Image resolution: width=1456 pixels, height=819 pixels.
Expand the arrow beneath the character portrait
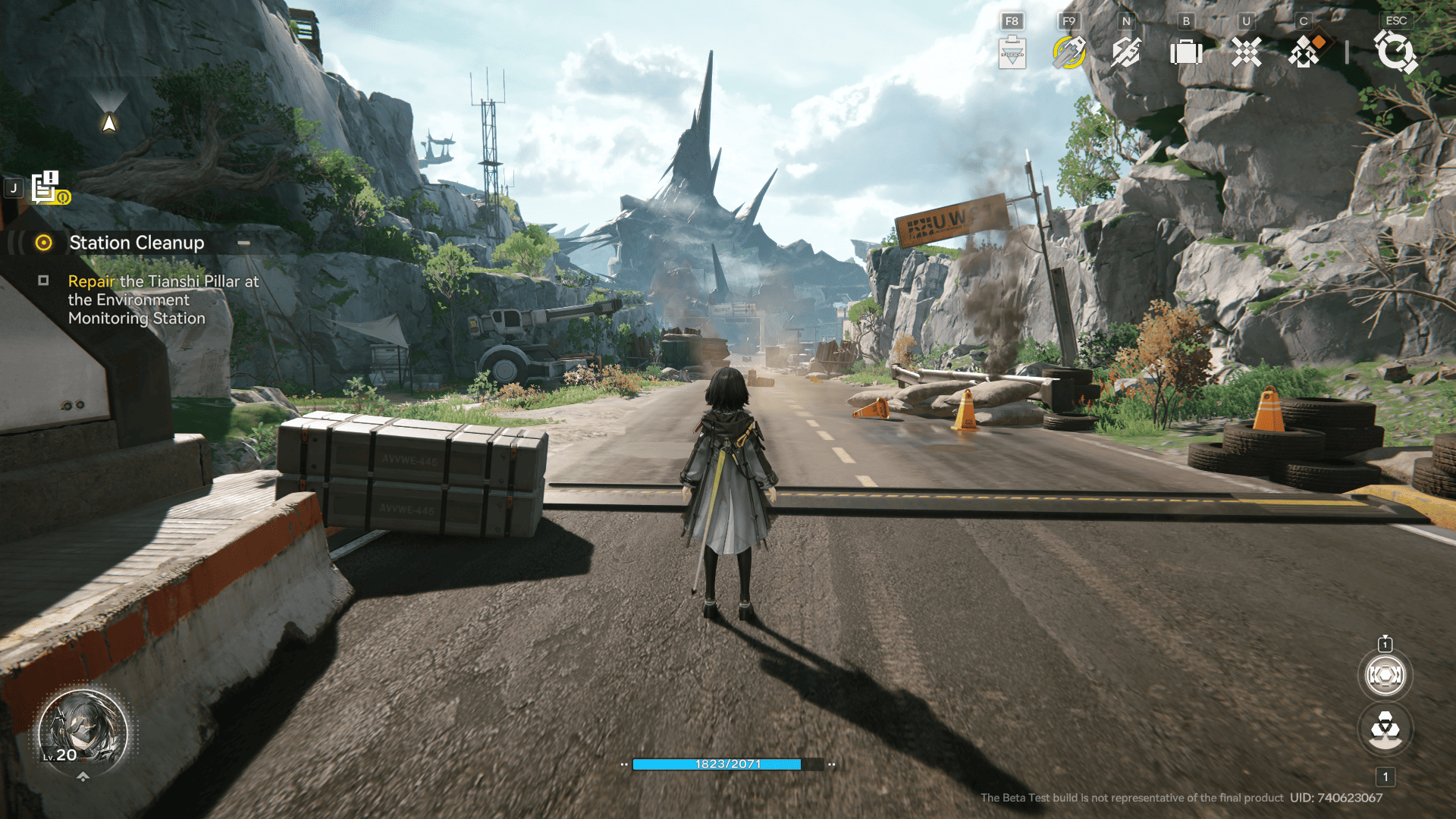point(83,777)
